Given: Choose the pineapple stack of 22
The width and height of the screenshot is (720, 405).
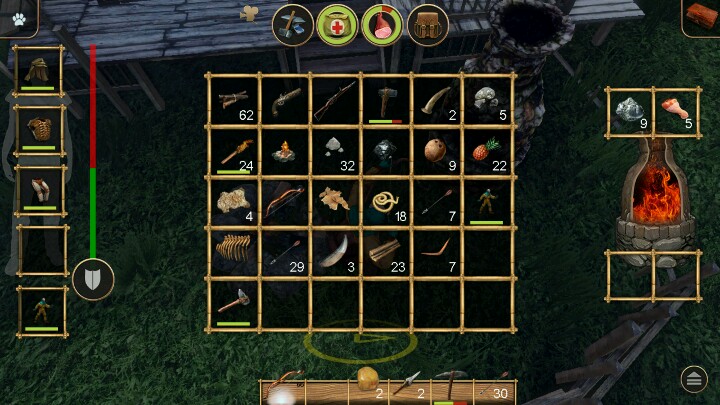Looking at the screenshot, I should pos(487,152).
